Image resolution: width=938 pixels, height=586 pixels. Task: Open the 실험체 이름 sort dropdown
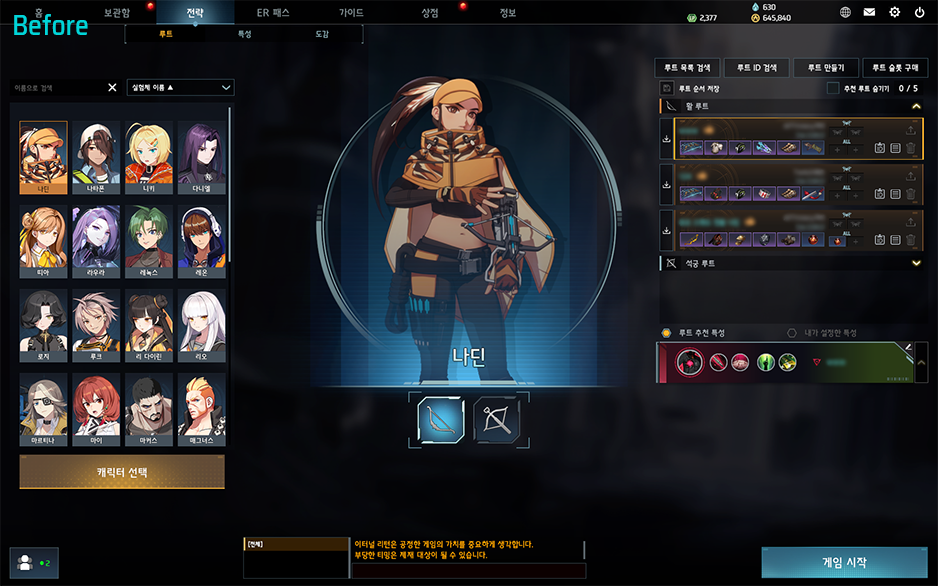[181, 87]
